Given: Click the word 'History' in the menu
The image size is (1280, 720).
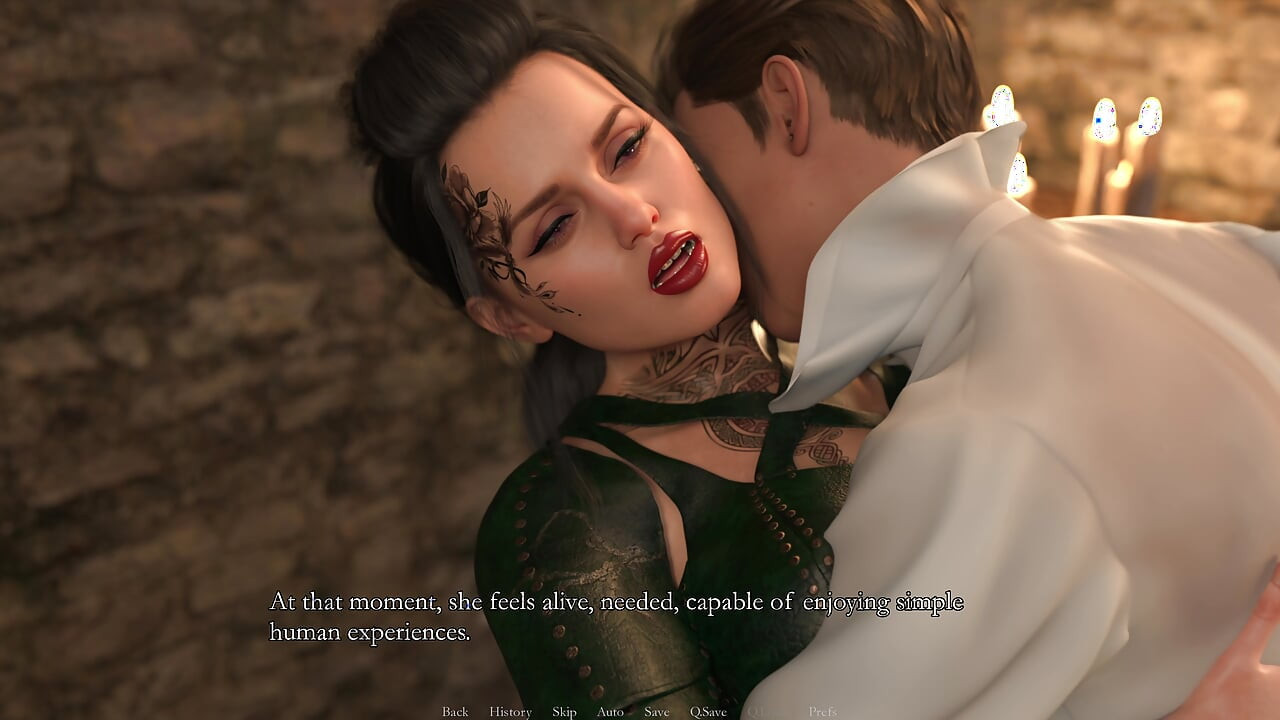Looking at the screenshot, I should pyautogui.click(x=510, y=711).
